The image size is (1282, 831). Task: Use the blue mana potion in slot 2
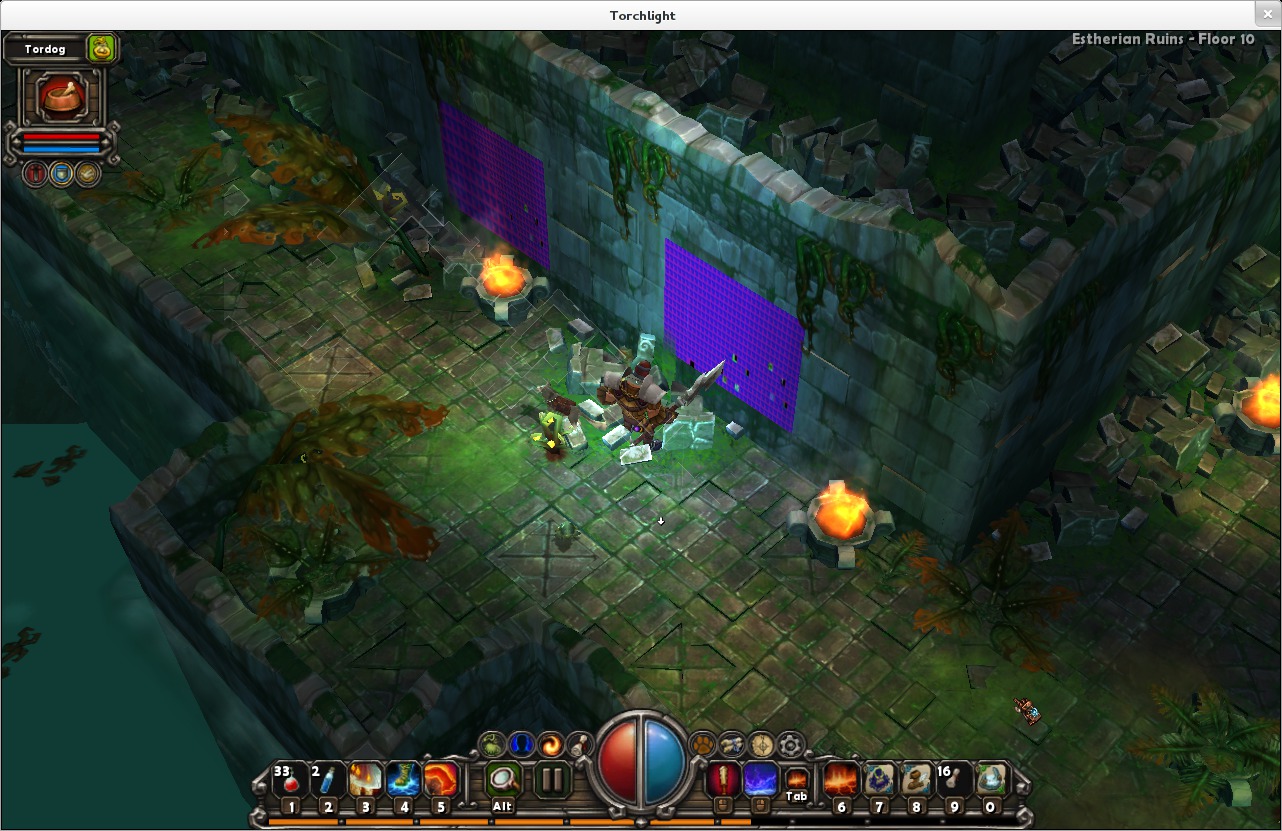[328, 780]
